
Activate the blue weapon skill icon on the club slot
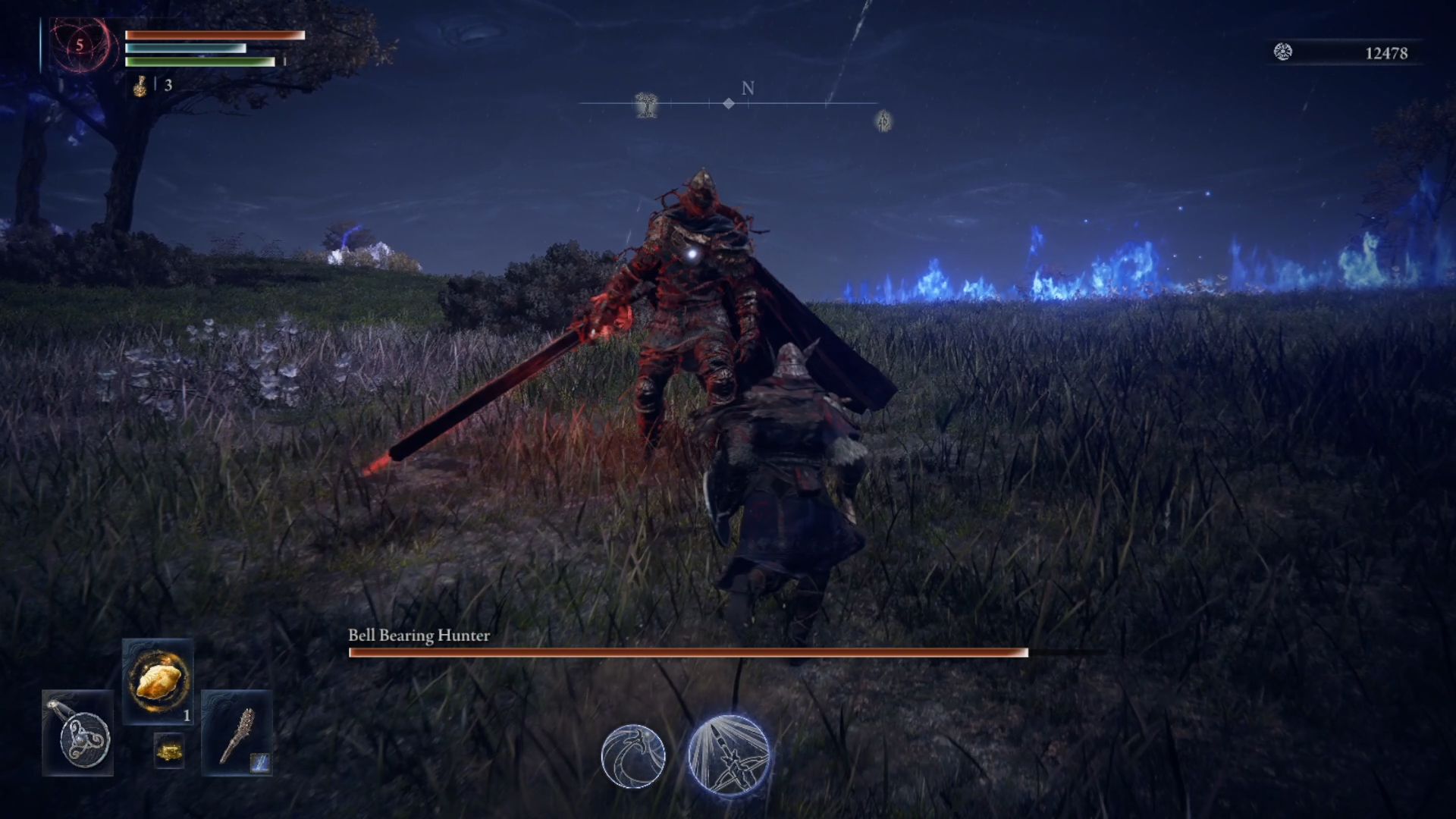(259, 763)
